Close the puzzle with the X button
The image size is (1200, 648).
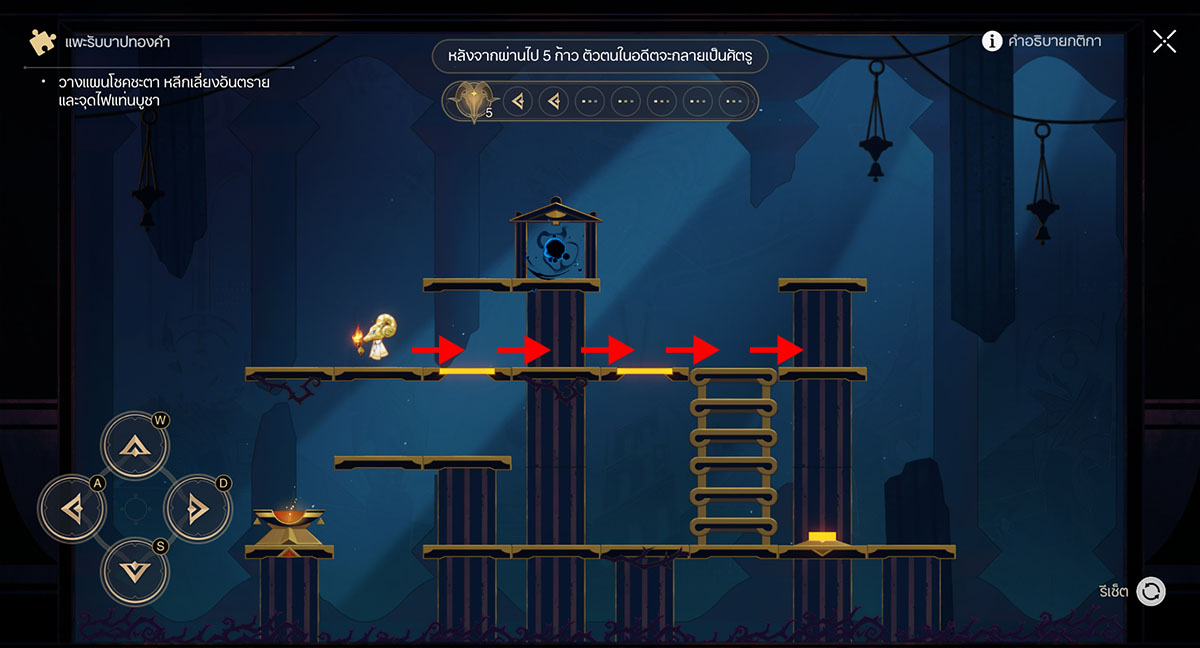coord(1164,41)
